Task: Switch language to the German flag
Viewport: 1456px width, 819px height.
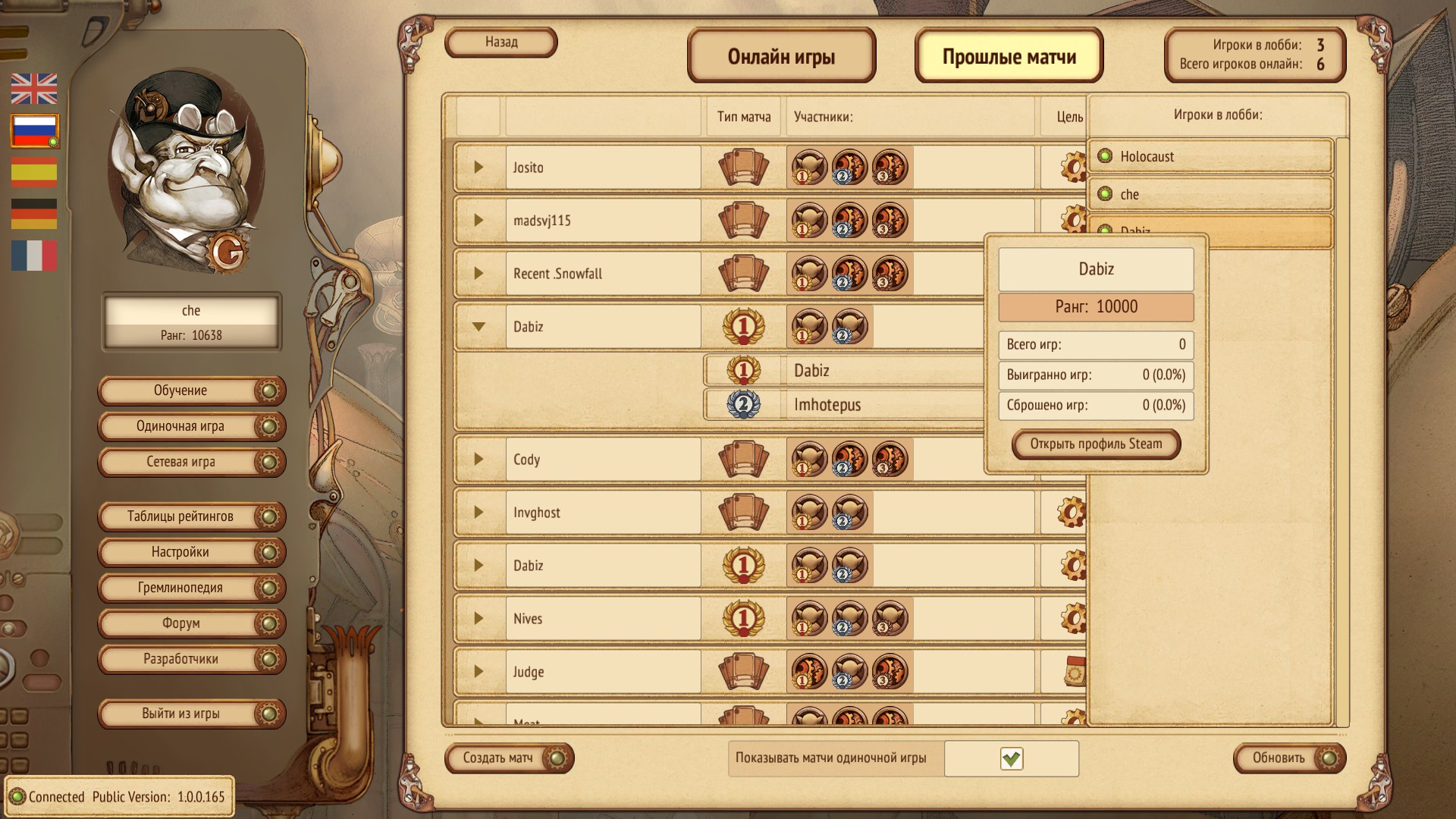Action: click(x=34, y=214)
